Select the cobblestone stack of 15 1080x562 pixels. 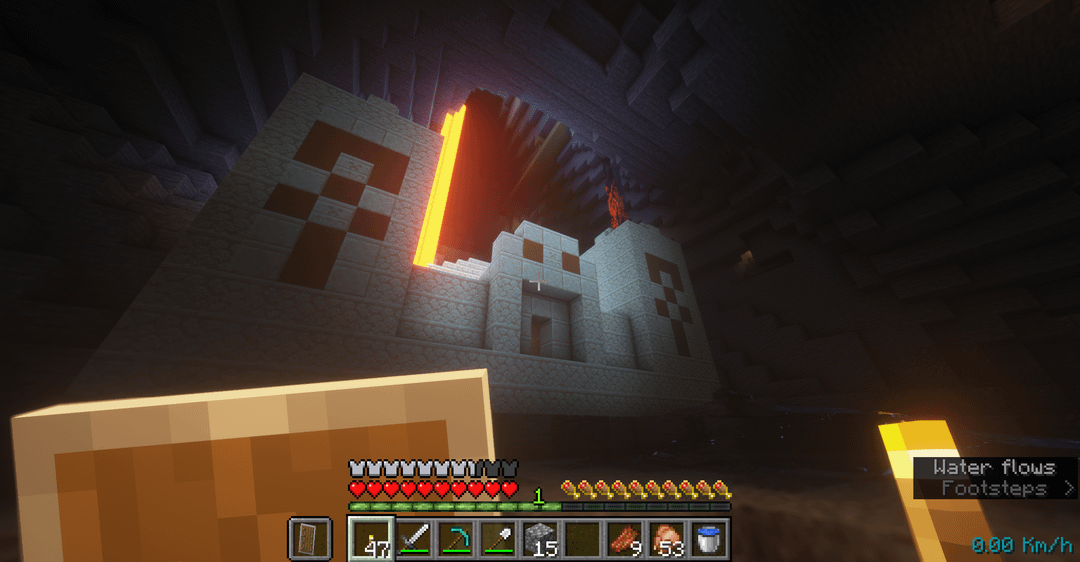click(540, 539)
